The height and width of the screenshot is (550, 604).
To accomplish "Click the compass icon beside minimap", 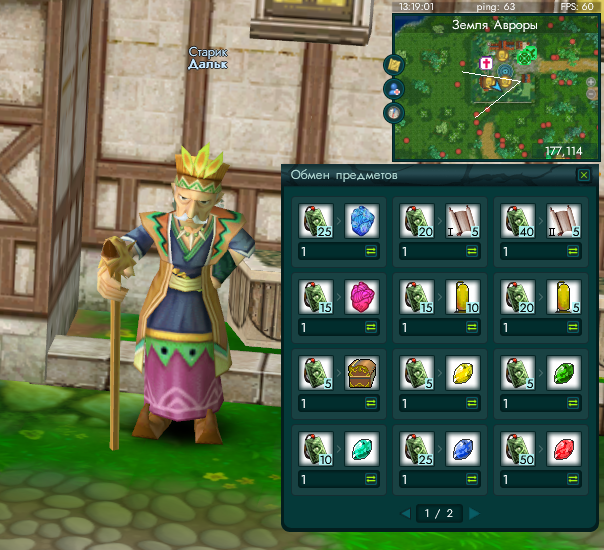I will tap(395, 111).
